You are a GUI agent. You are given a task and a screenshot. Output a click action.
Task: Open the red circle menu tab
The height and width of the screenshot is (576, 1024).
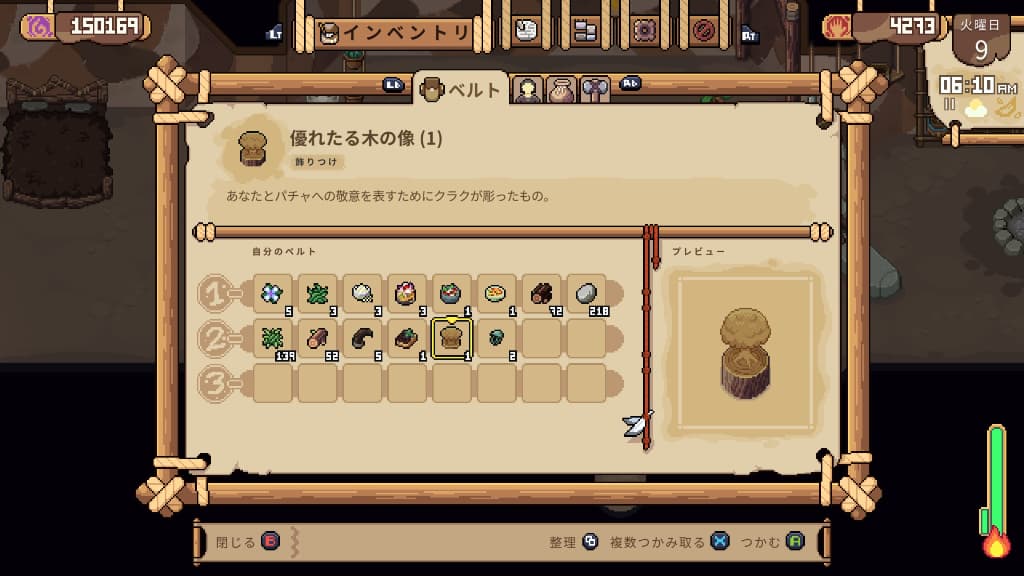coord(703,31)
